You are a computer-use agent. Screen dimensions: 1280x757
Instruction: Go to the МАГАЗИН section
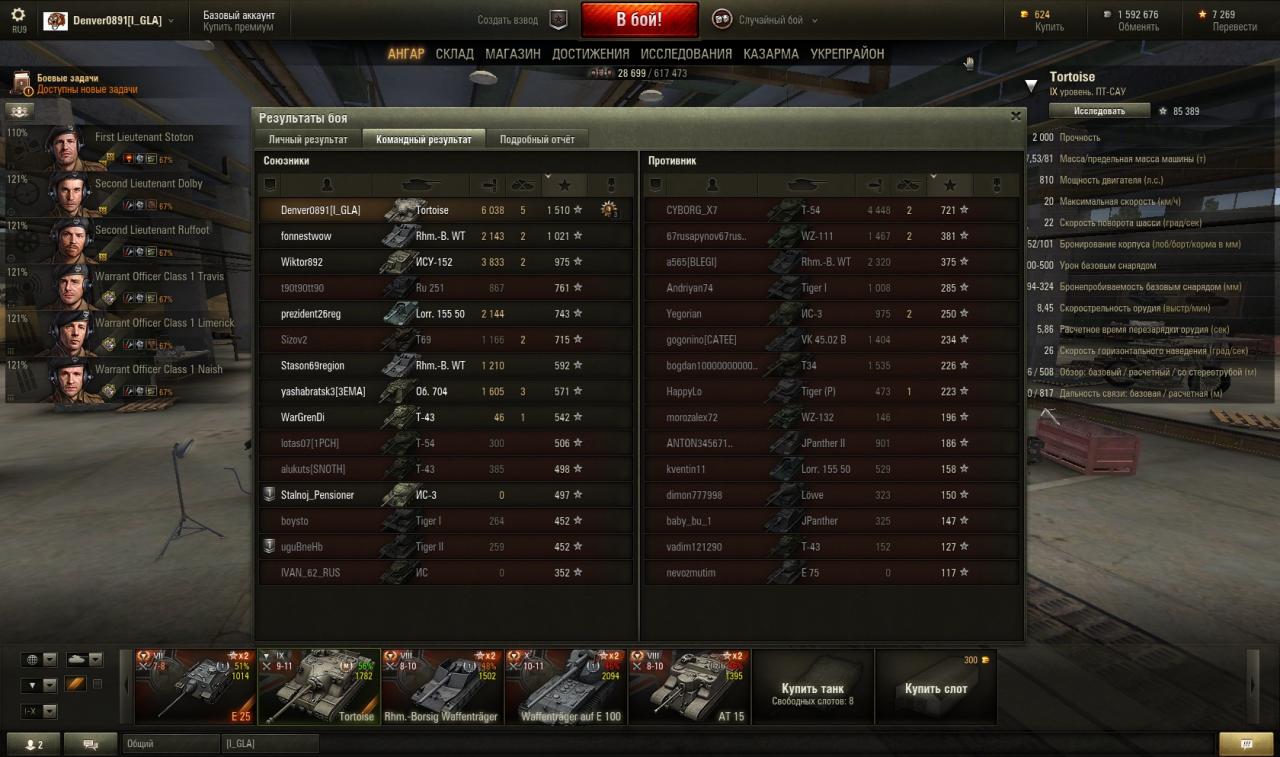513,54
